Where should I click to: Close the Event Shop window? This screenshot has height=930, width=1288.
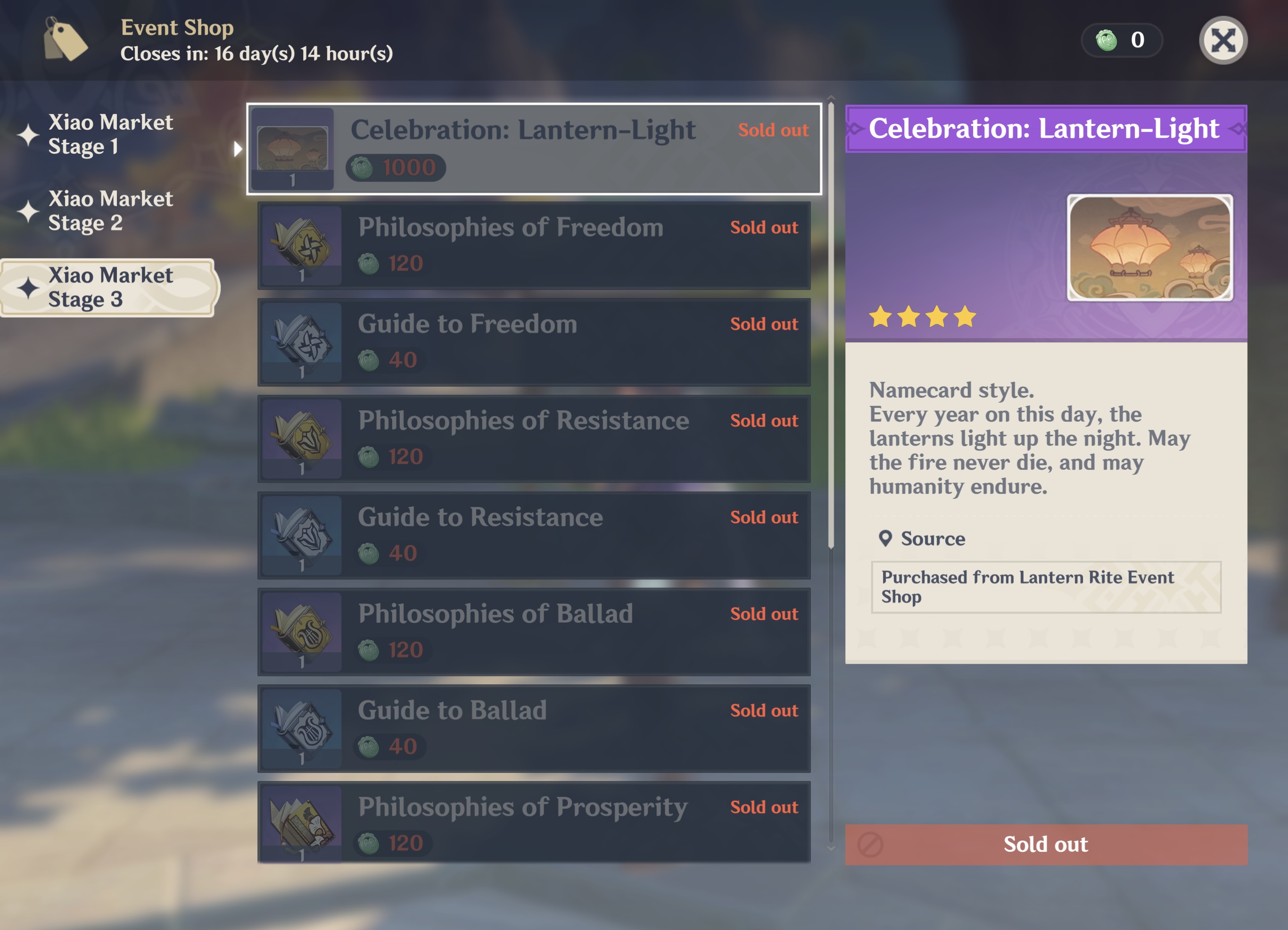pos(1222,41)
